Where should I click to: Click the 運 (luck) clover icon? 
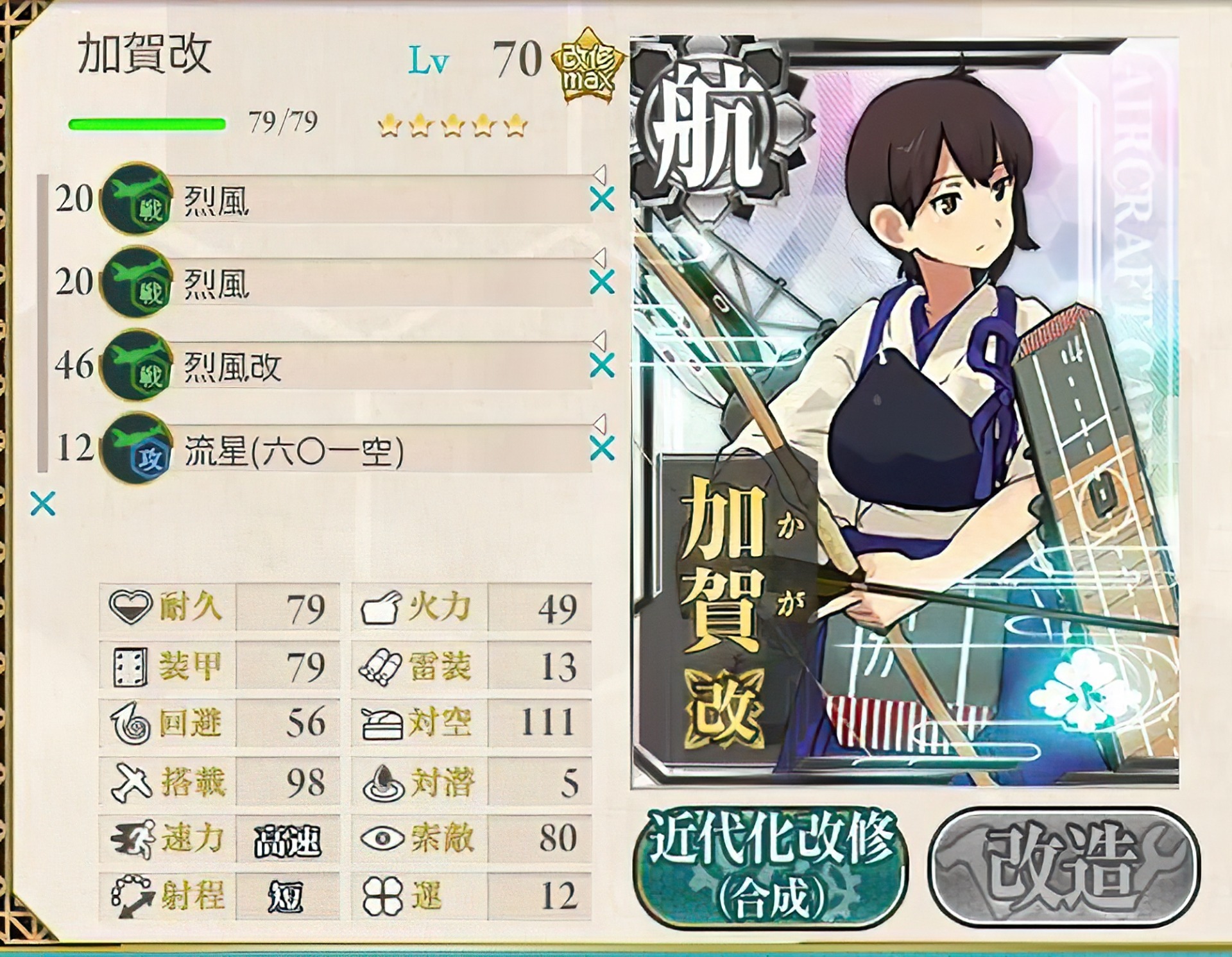[381, 897]
